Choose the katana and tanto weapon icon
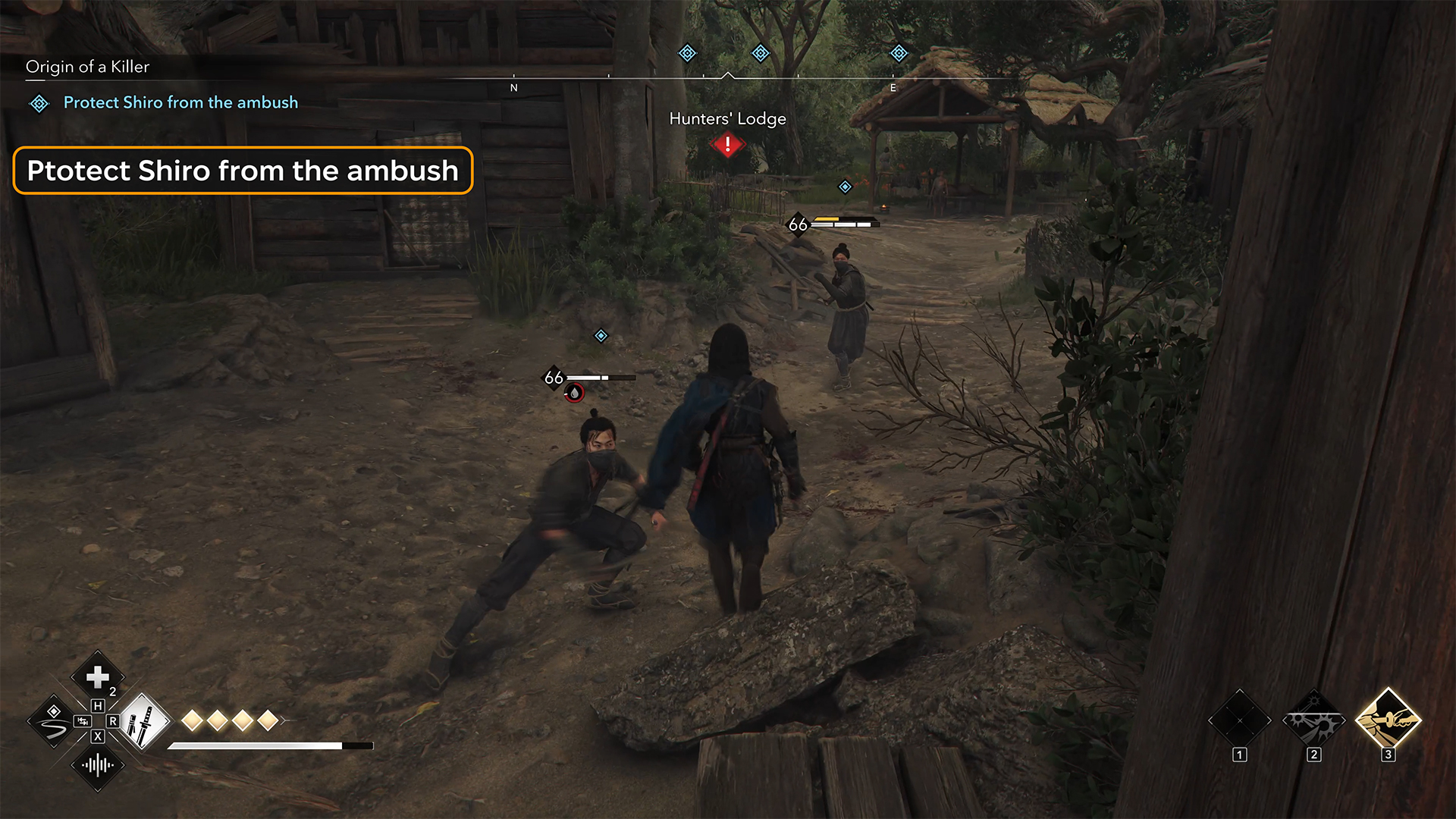1456x819 pixels. point(143,721)
